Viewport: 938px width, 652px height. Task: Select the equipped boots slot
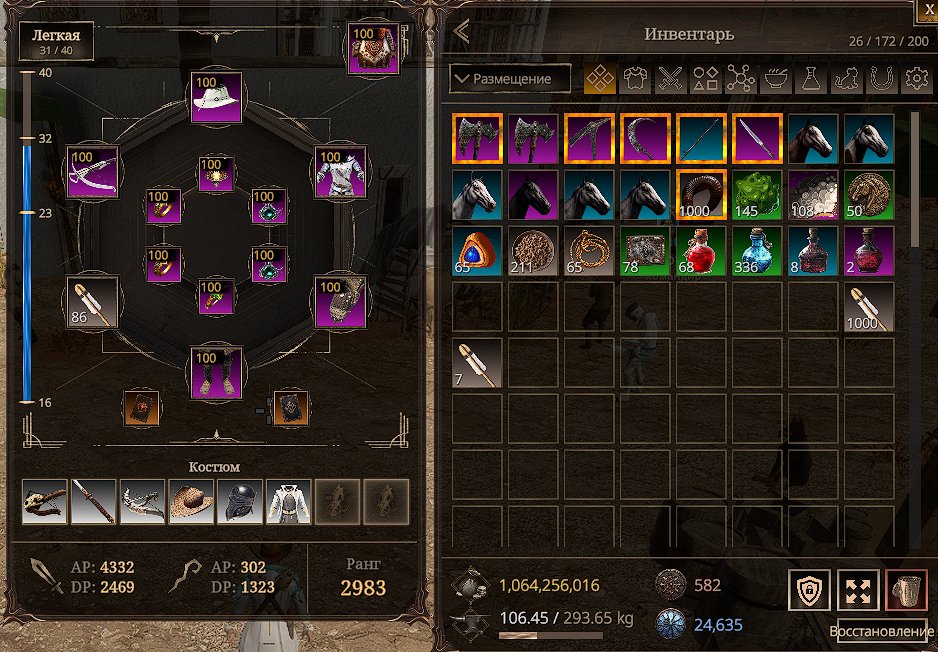217,372
